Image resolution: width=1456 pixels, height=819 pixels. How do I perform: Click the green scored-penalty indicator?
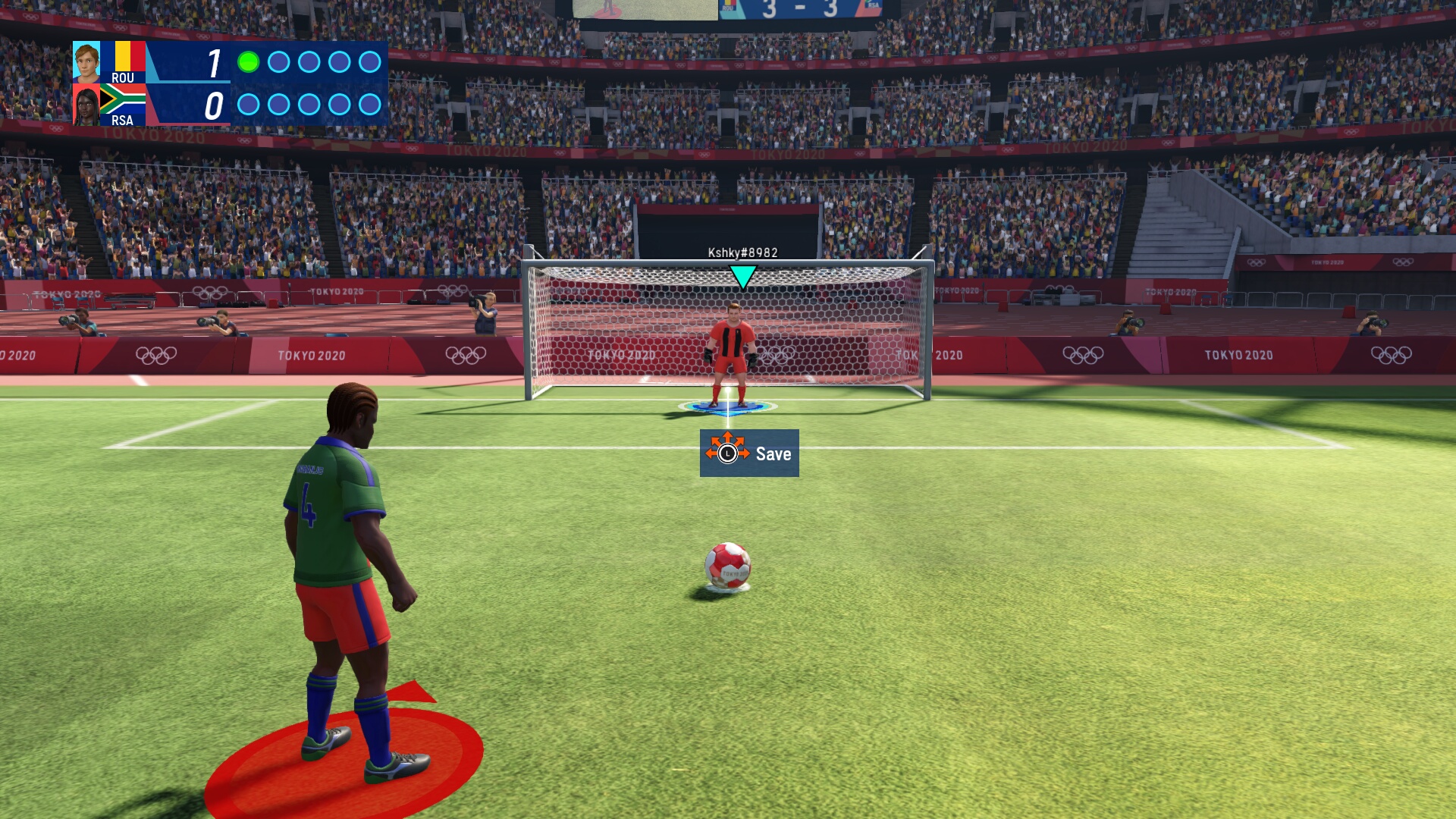(248, 62)
